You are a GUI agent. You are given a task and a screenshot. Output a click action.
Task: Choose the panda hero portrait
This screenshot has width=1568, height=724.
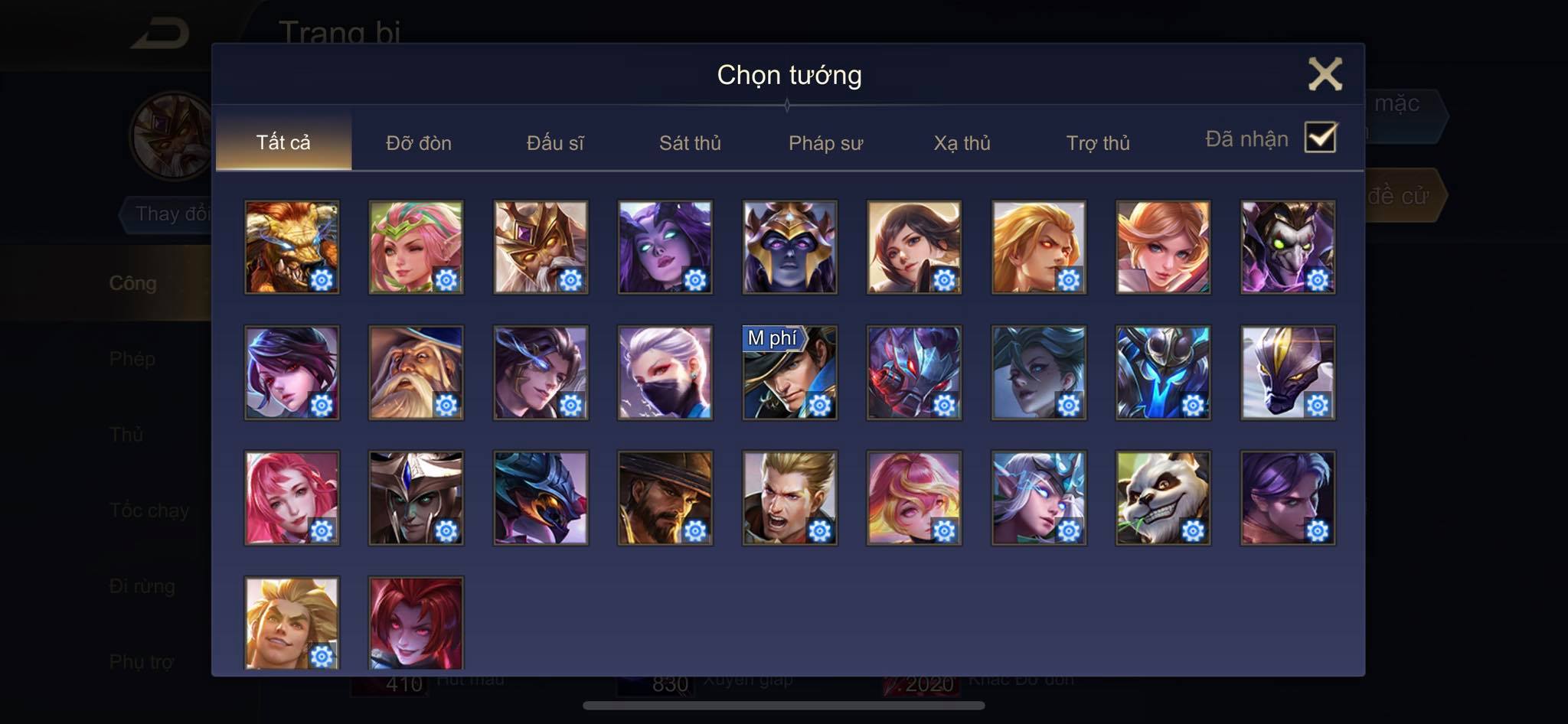1163,498
